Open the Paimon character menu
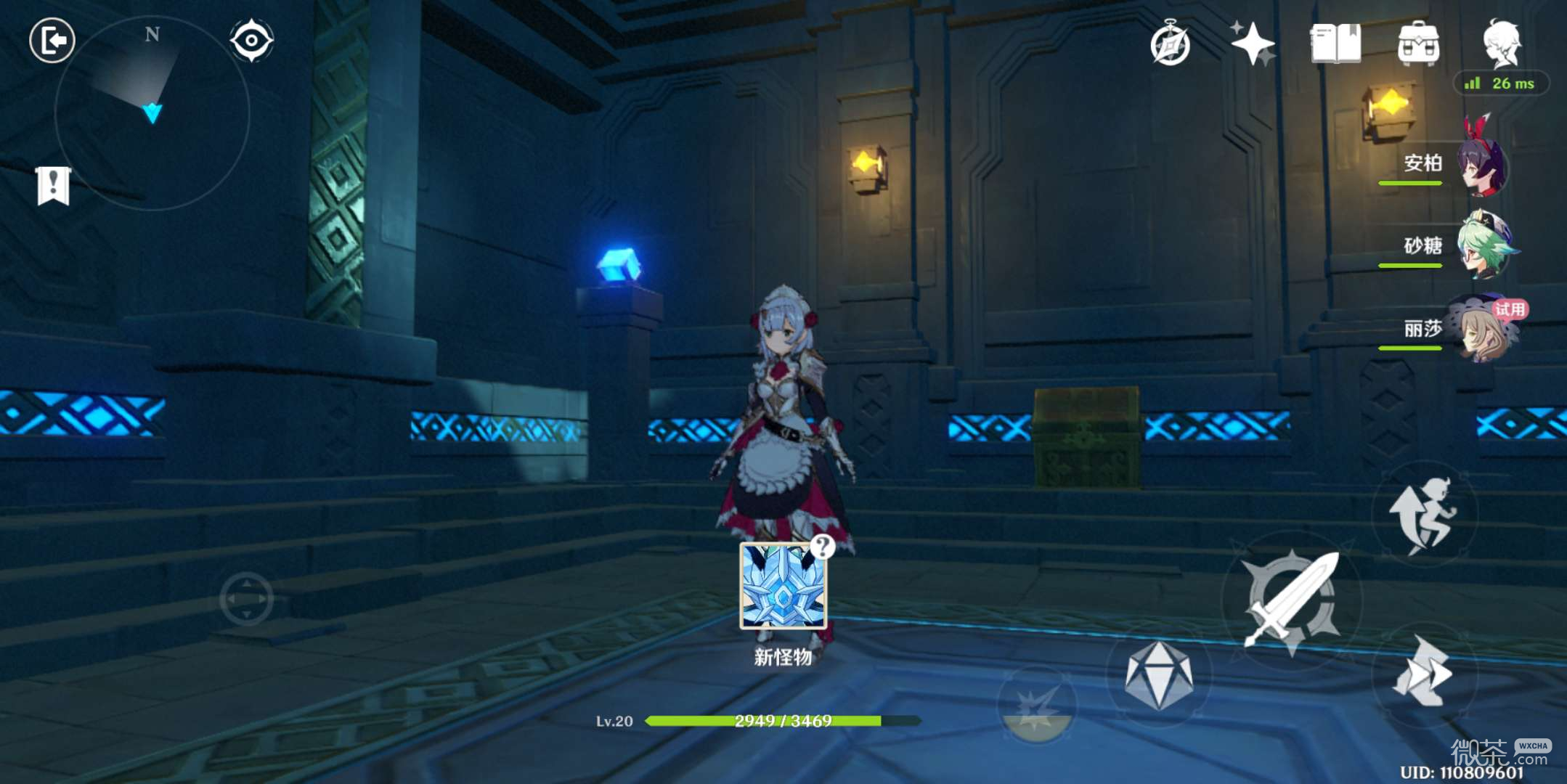Viewport: 1567px width, 784px height. click(x=1501, y=42)
